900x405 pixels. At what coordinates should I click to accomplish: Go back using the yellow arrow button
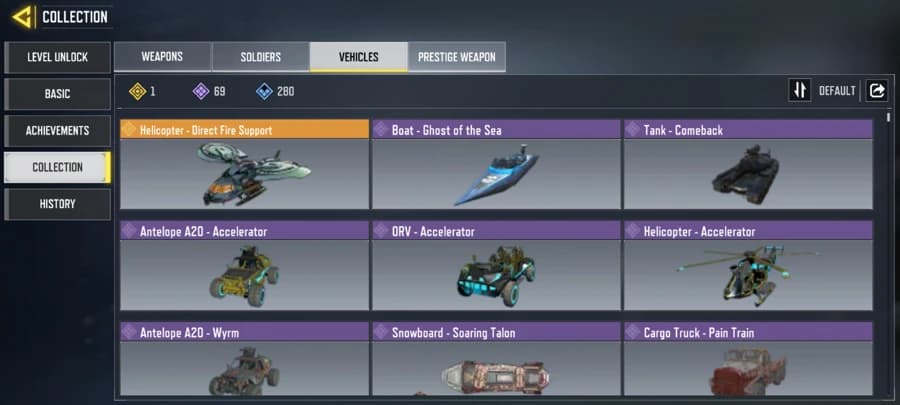tap(20, 17)
